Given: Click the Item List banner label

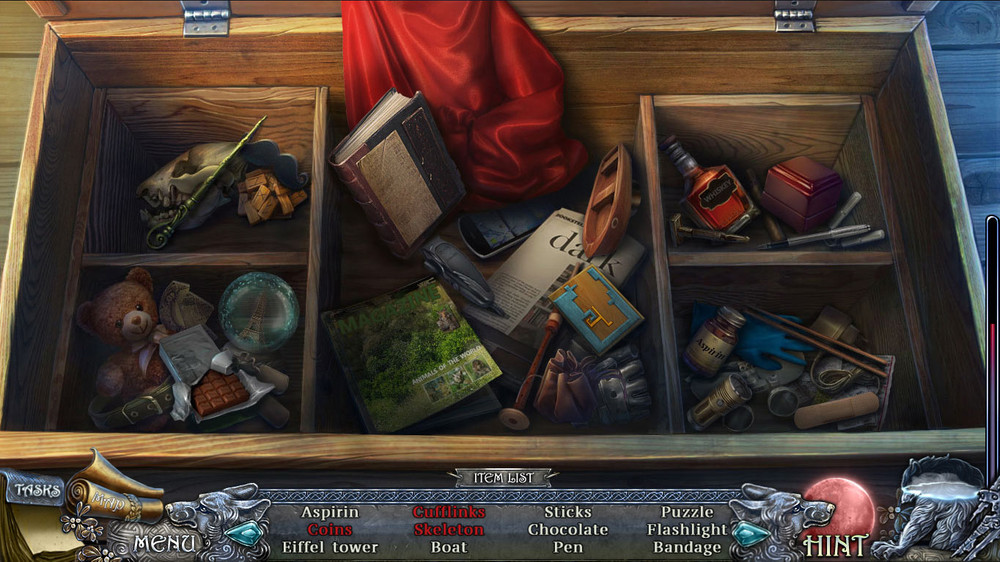Looking at the screenshot, I should click(x=502, y=478).
